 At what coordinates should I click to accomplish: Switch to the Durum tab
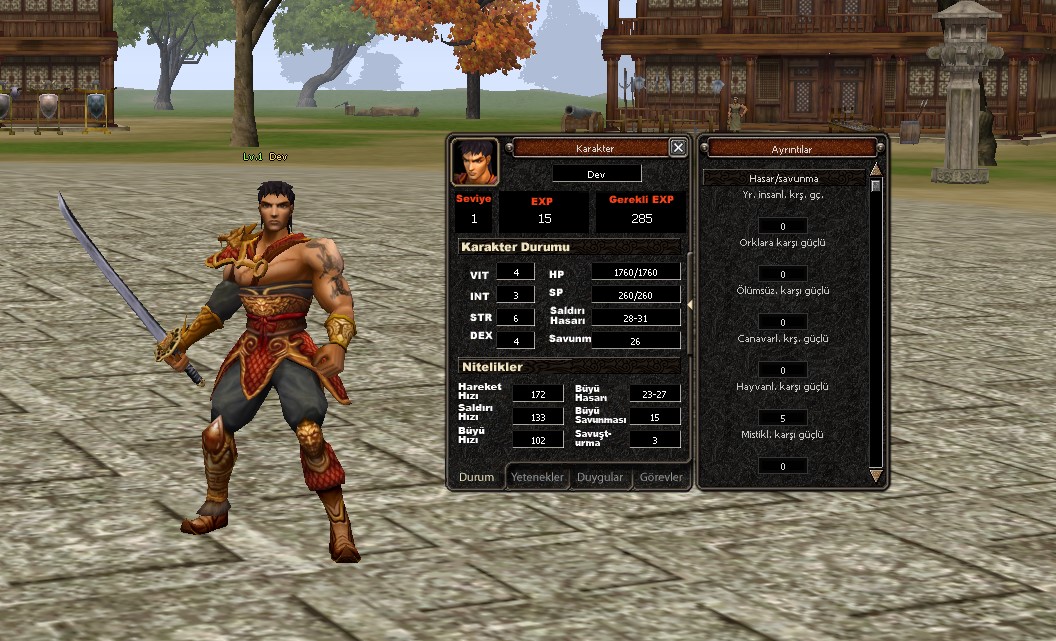476,477
